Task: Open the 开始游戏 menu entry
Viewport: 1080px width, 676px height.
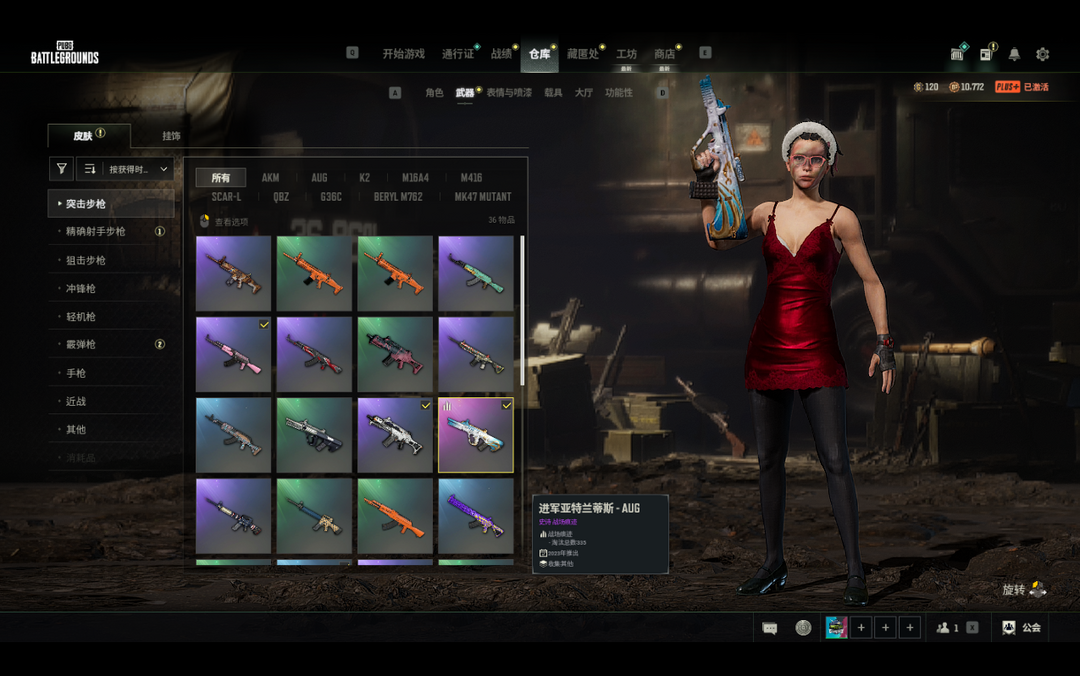Action: [x=403, y=54]
